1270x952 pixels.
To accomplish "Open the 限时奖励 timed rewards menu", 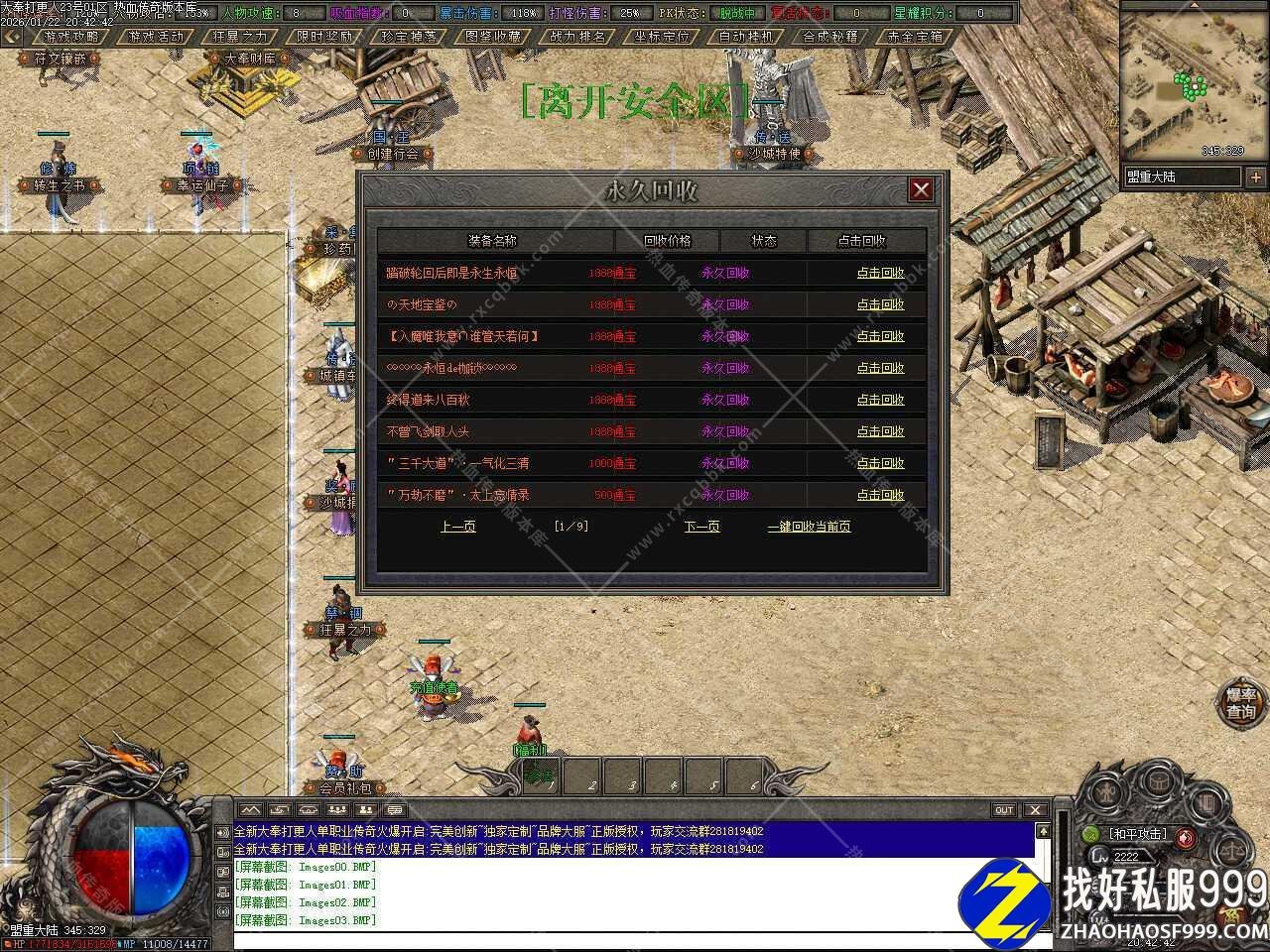I will (x=324, y=37).
